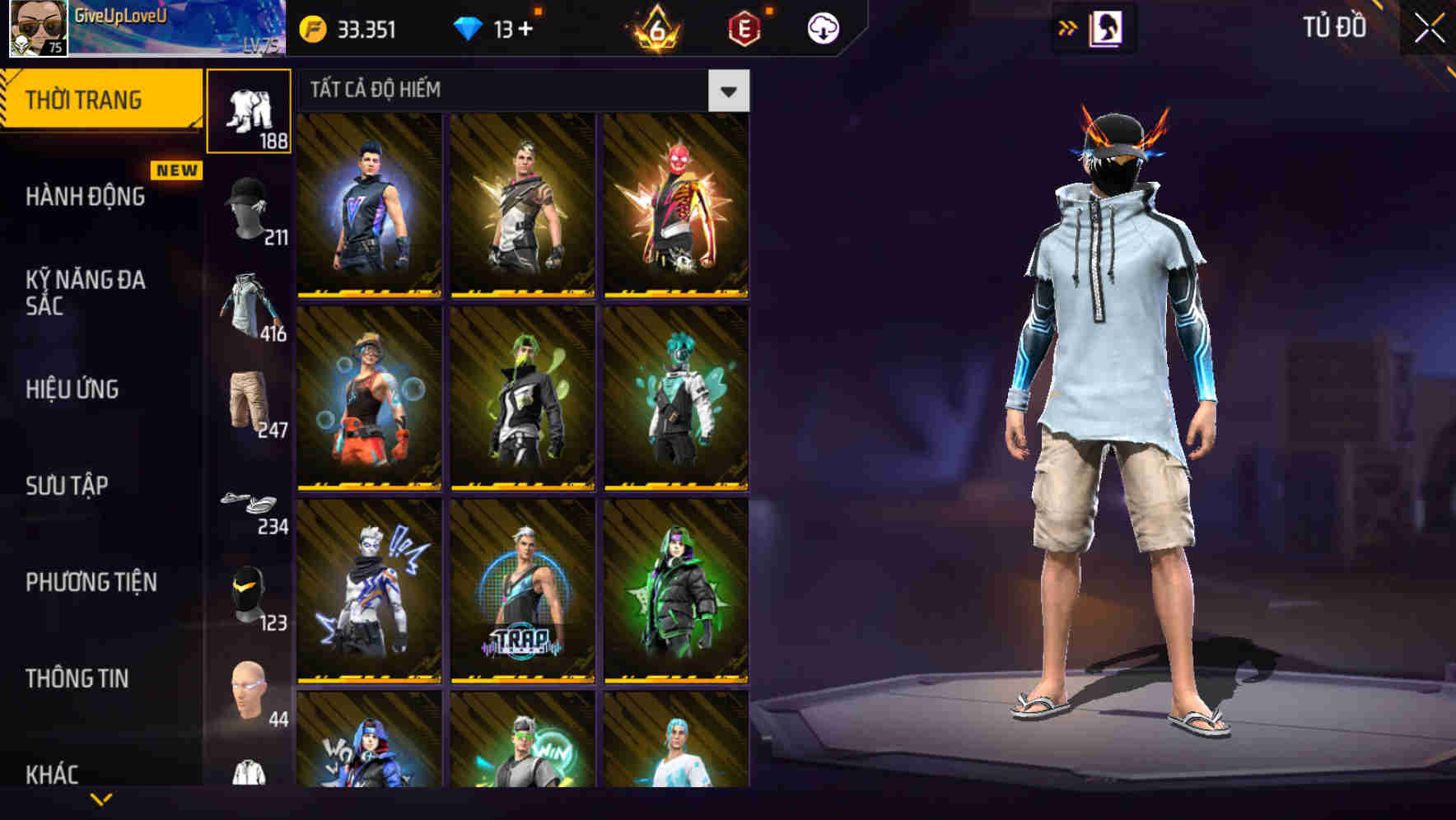Click the gold coin balance icon
Image resolution: width=1456 pixels, height=820 pixels.
click(311, 27)
